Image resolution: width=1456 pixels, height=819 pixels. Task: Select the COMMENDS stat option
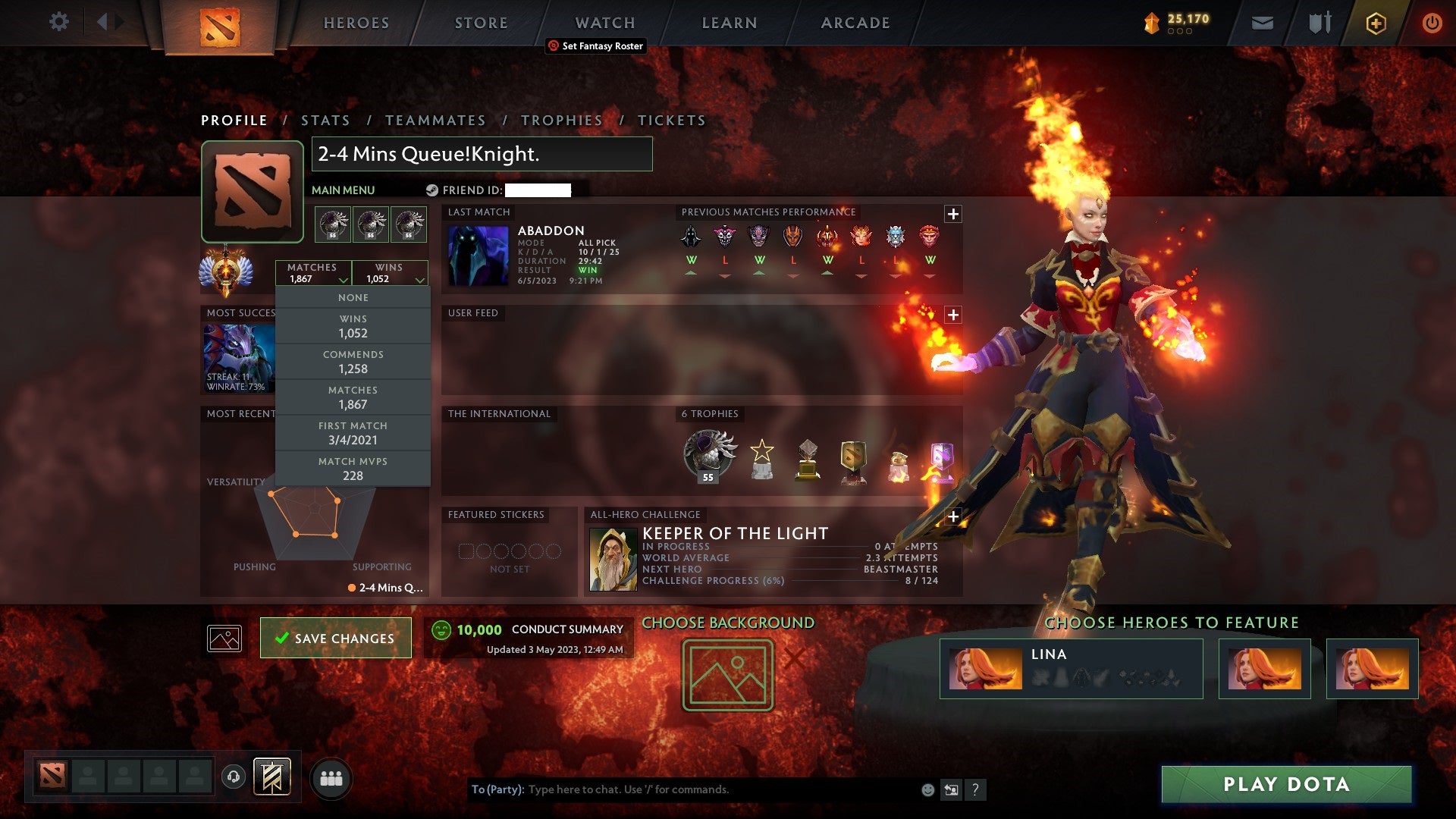[x=353, y=361]
